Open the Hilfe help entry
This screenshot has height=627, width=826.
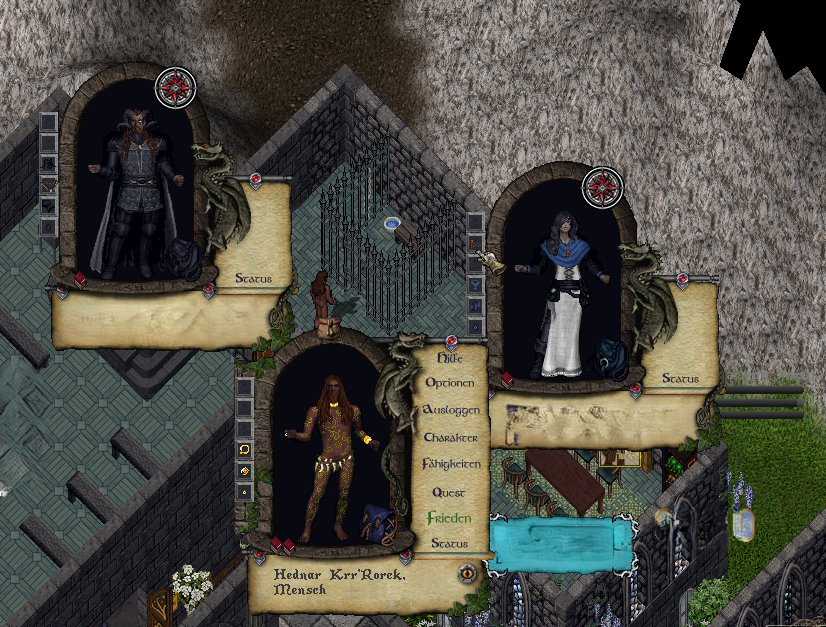point(451,357)
